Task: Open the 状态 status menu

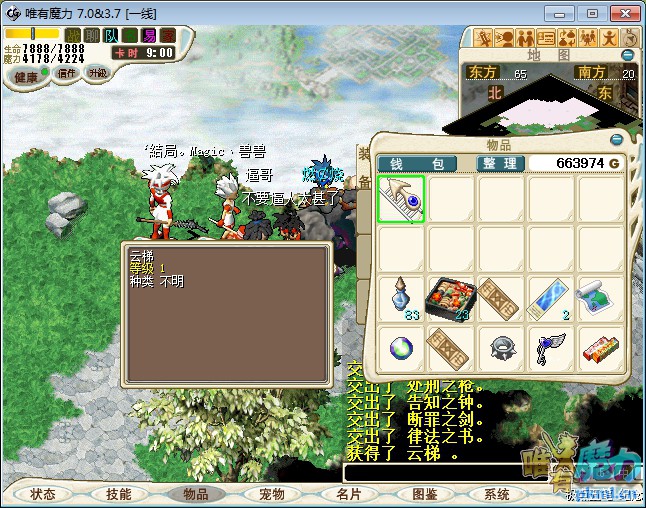Action: click(x=43, y=494)
